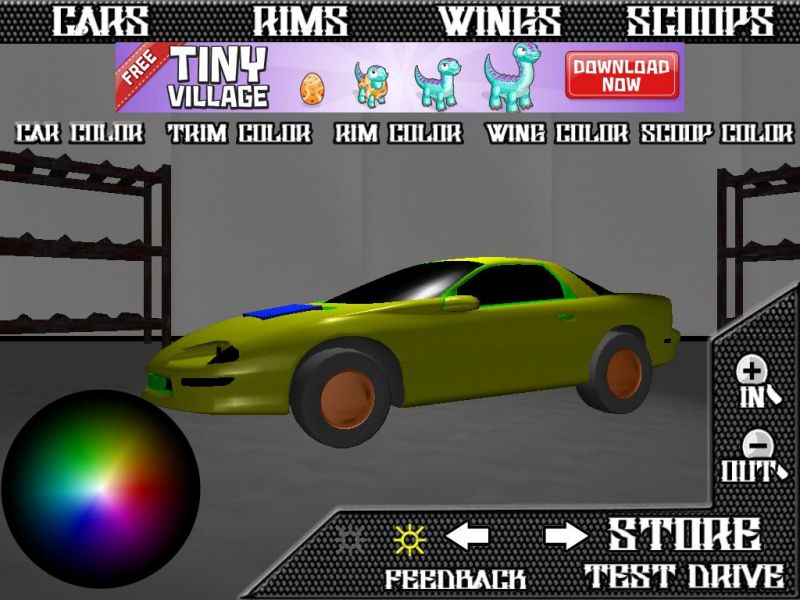This screenshot has width=800, height=600.
Task: Open the Store
Action: pos(684,535)
